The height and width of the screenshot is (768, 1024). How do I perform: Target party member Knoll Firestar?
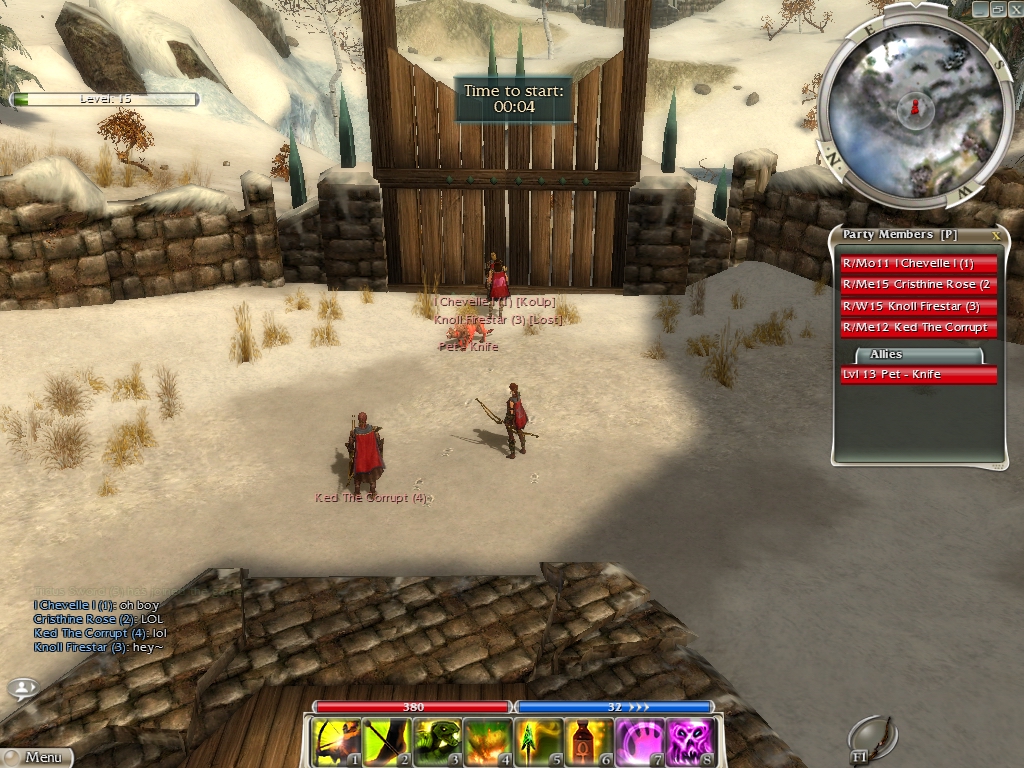coord(919,306)
